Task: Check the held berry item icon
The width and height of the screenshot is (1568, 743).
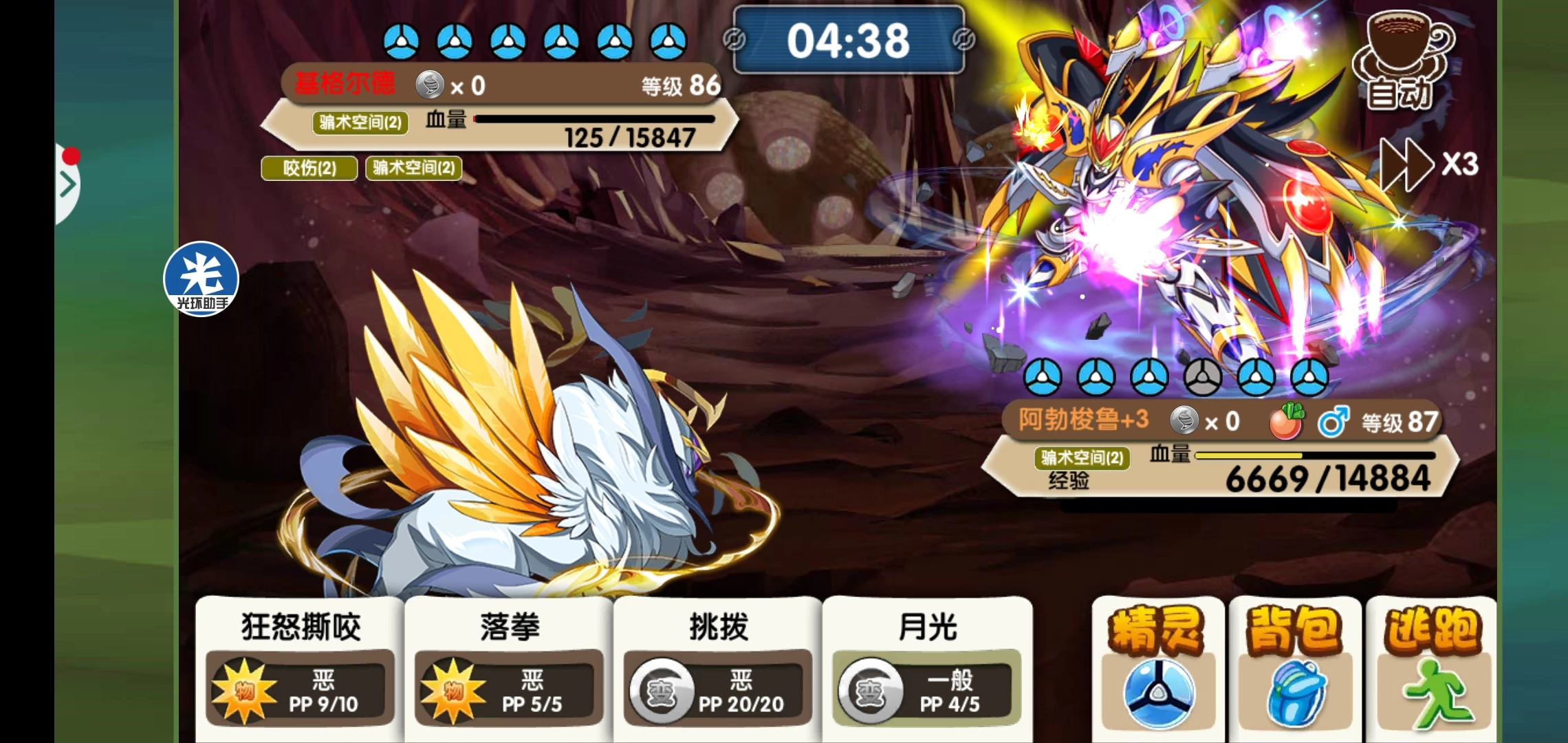Action: 1285,421
